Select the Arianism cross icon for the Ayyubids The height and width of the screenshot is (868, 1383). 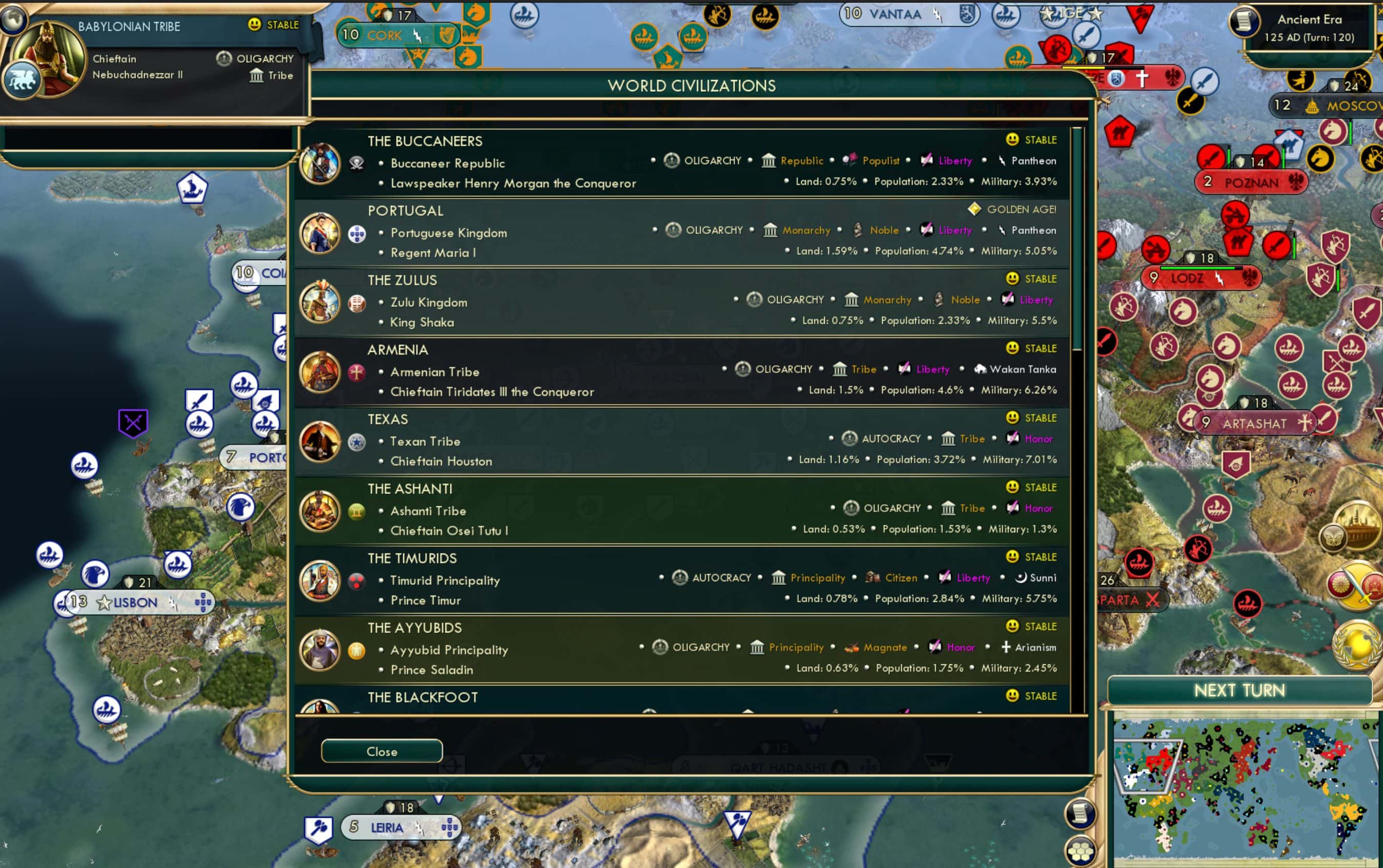click(x=1006, y=647)
